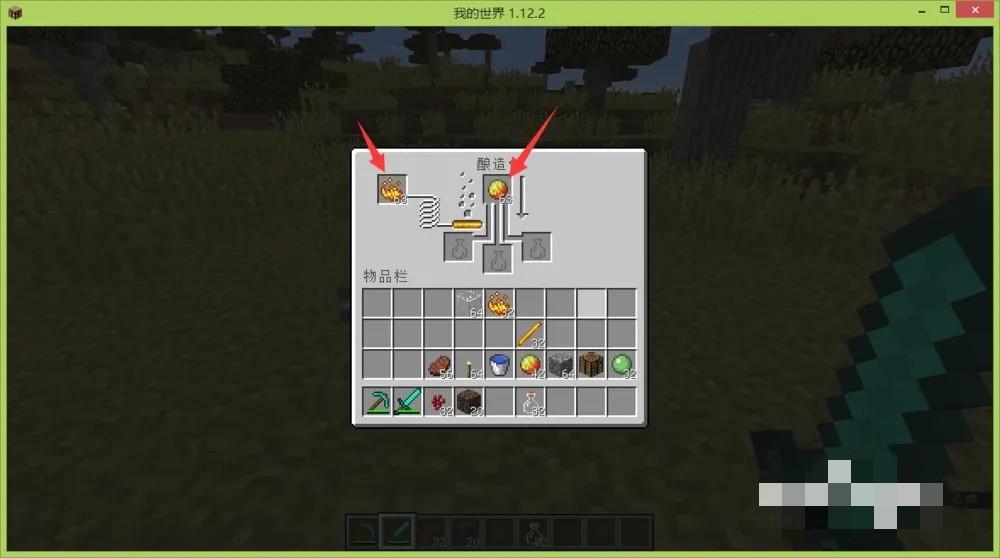Select the magma cream stack of 42

click(x=530, y=365)
